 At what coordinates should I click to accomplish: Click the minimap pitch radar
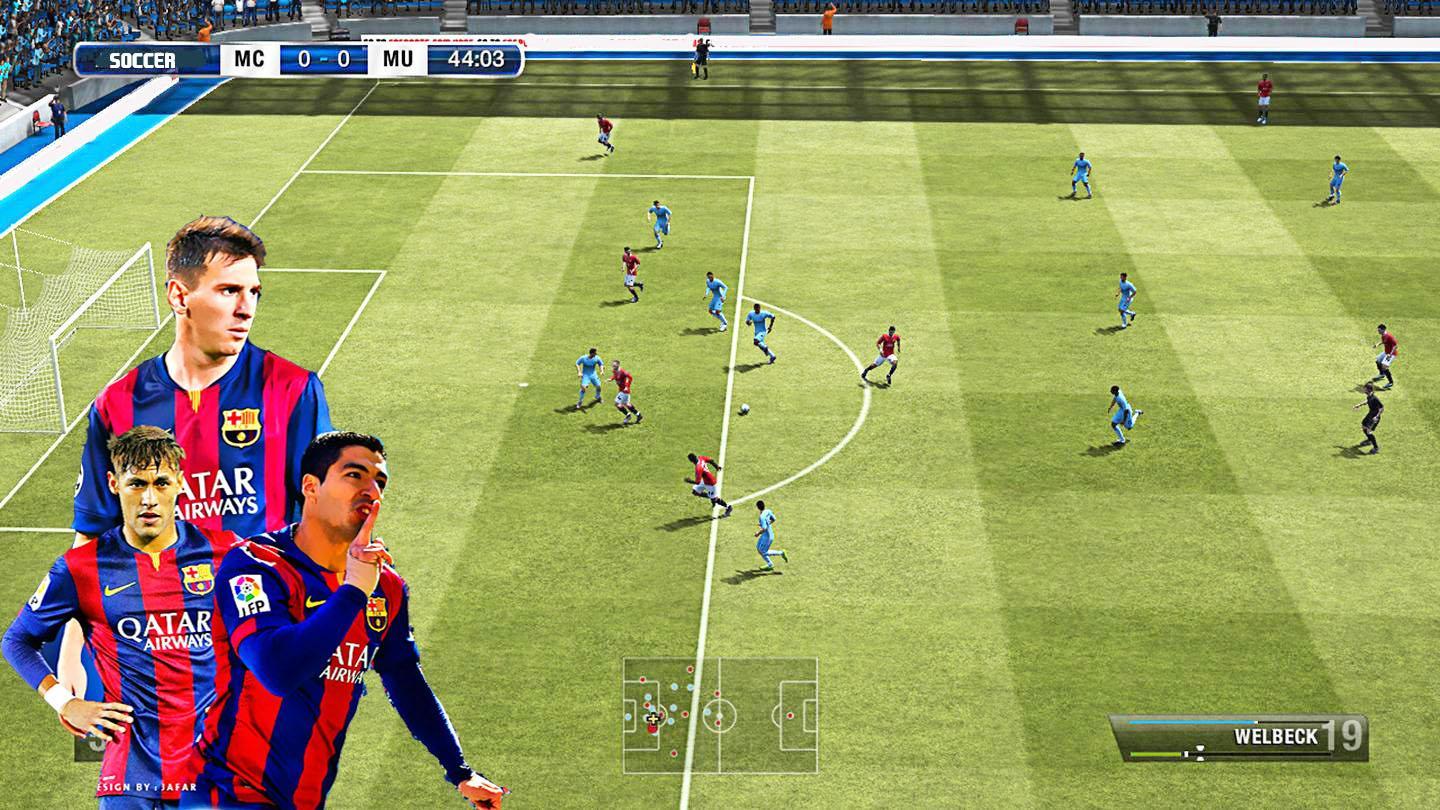720,715
